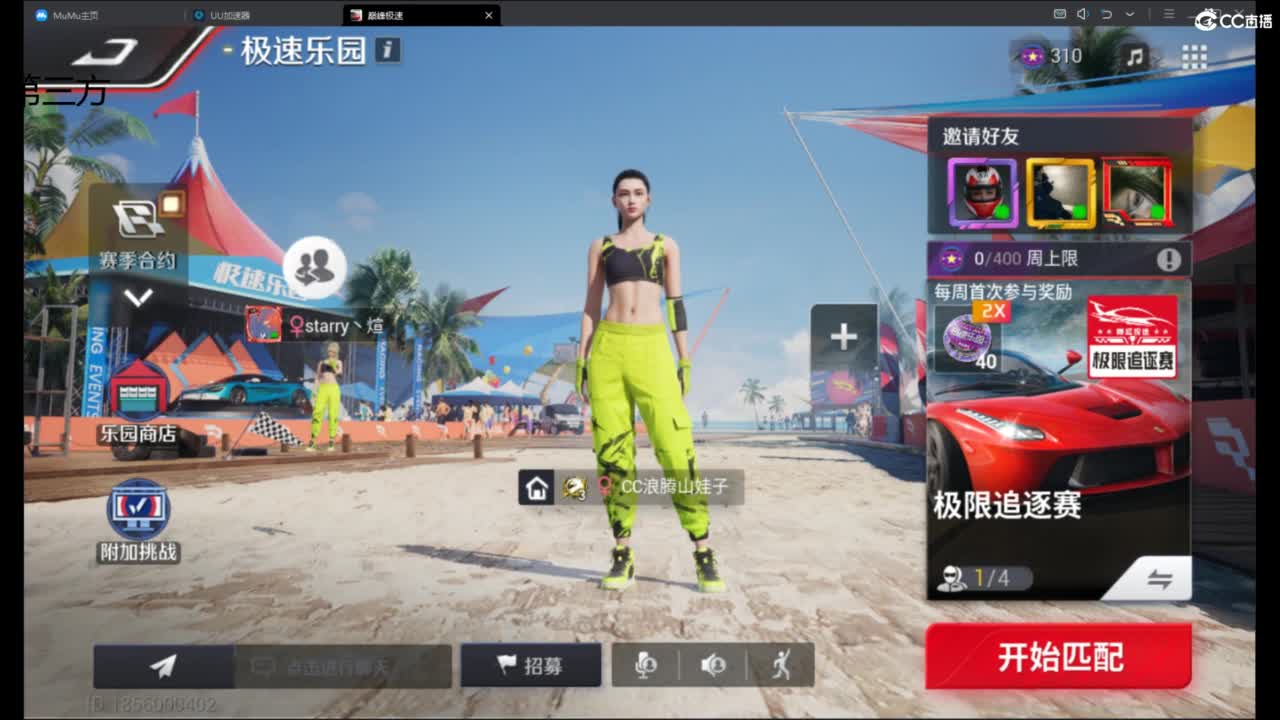Click the home icon on the player nameplate
Viewport: 1280px width, 720px height.
pos(537,489)
